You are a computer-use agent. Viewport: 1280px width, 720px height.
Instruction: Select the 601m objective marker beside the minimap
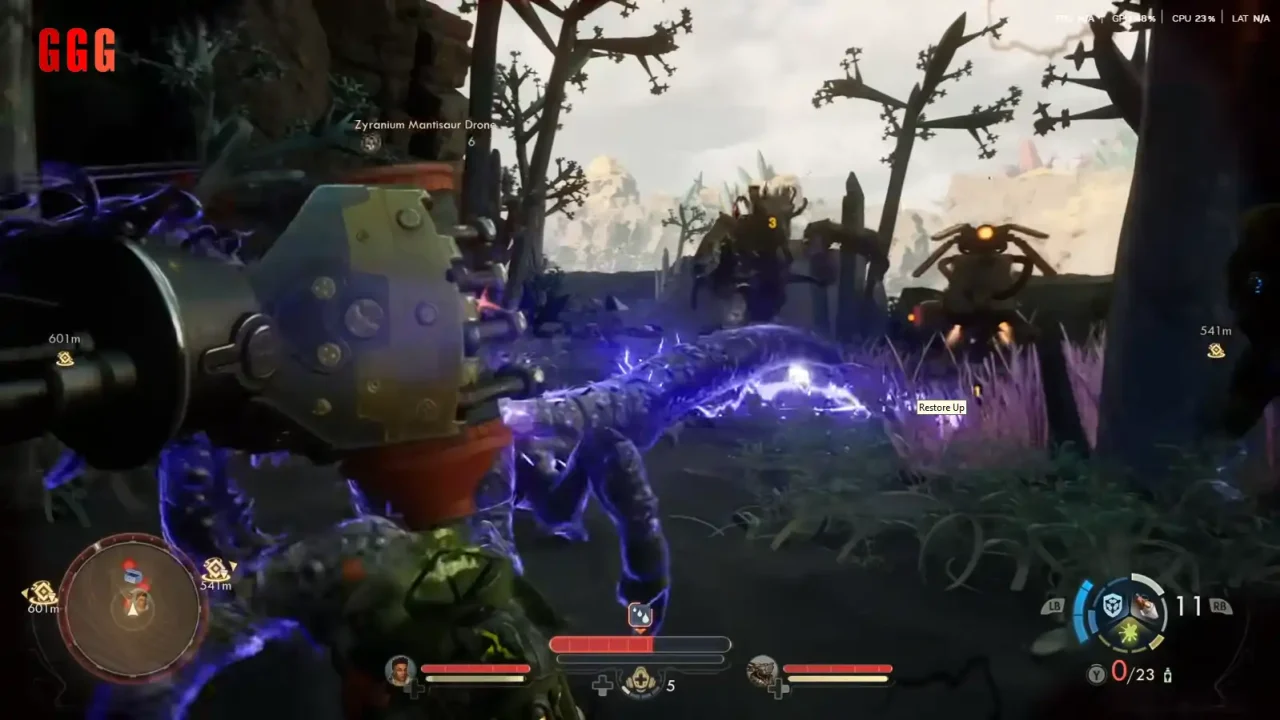pyautogui.click(x=41, y=593)
